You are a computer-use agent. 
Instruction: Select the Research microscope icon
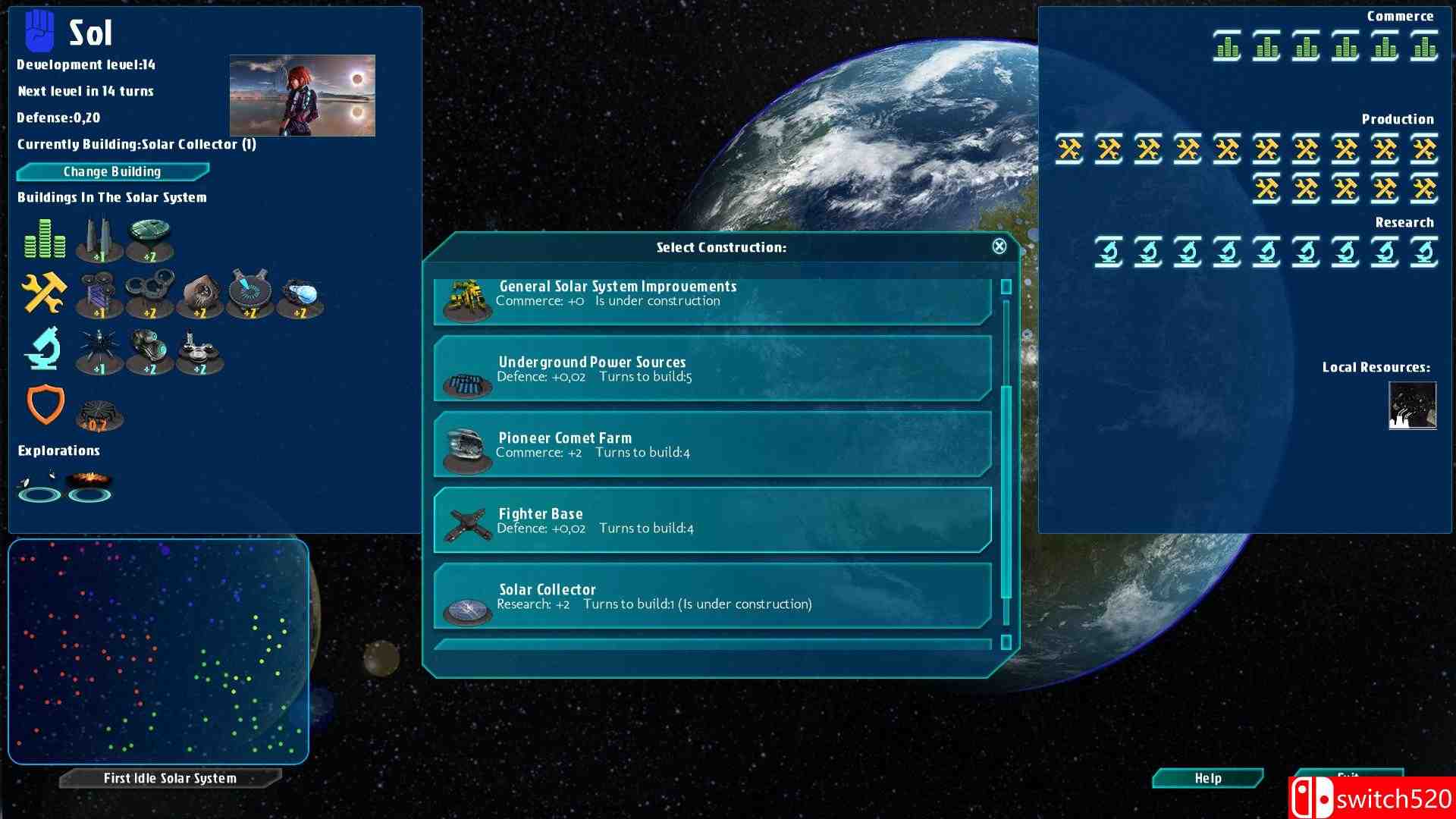coord(43,349)
